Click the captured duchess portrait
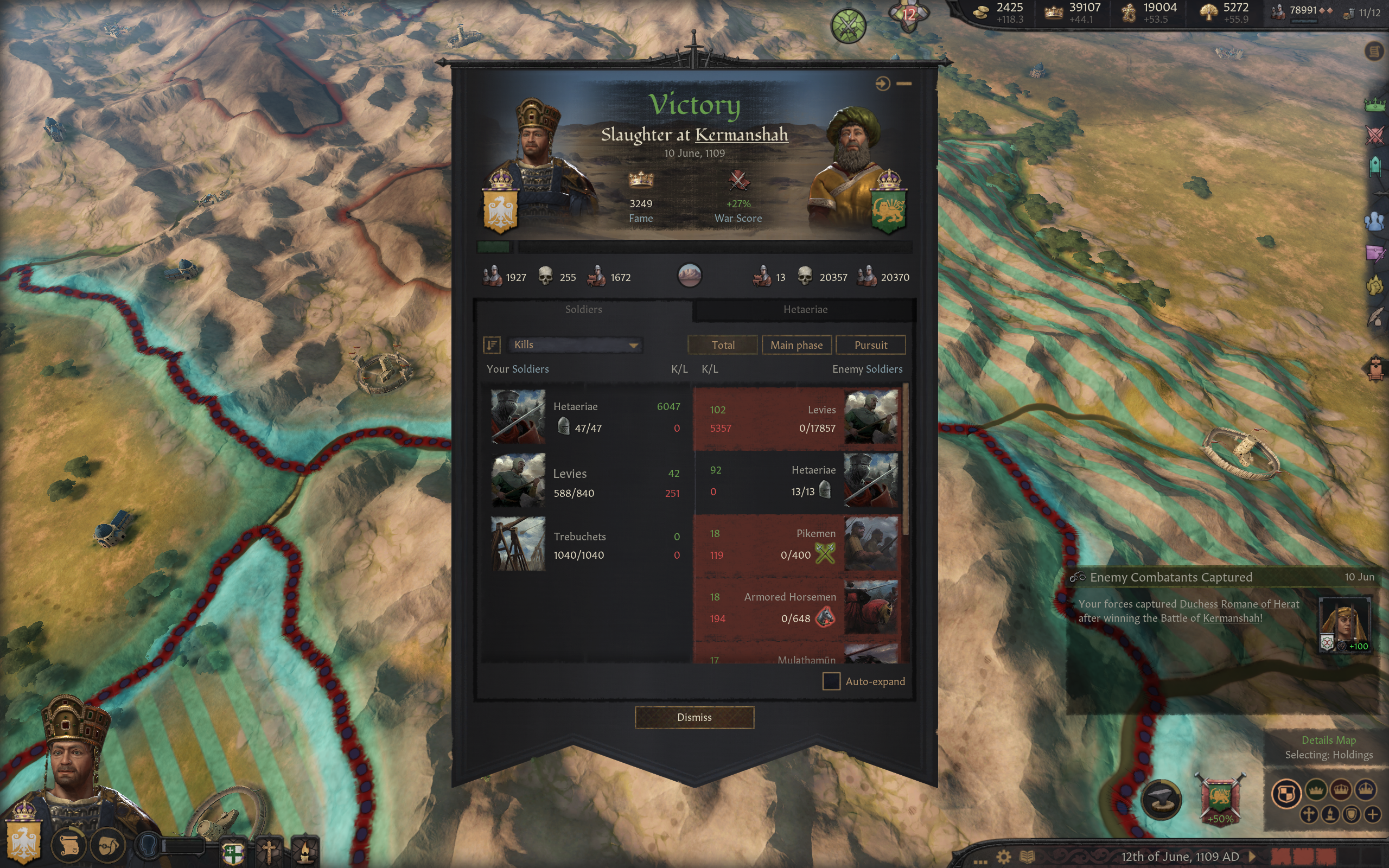Screen dimensions: 1389x868 click(1343, 623)
